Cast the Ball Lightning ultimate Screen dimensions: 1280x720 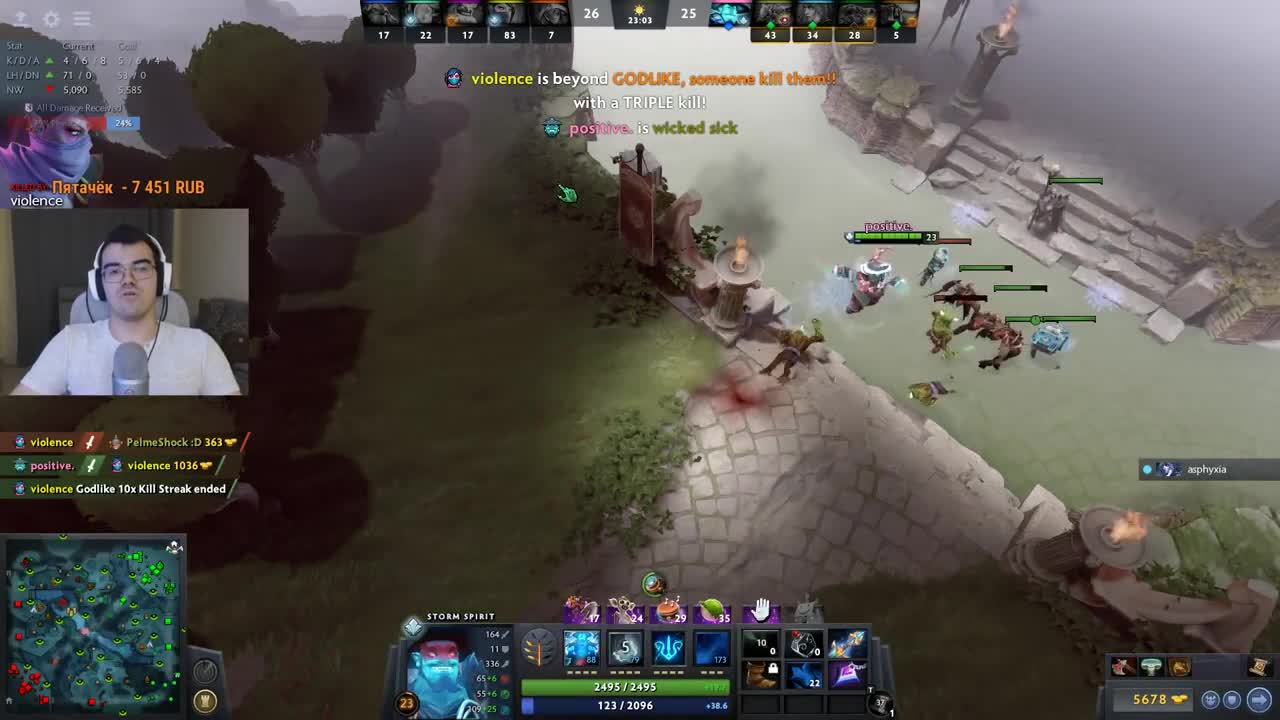point(712,648)
